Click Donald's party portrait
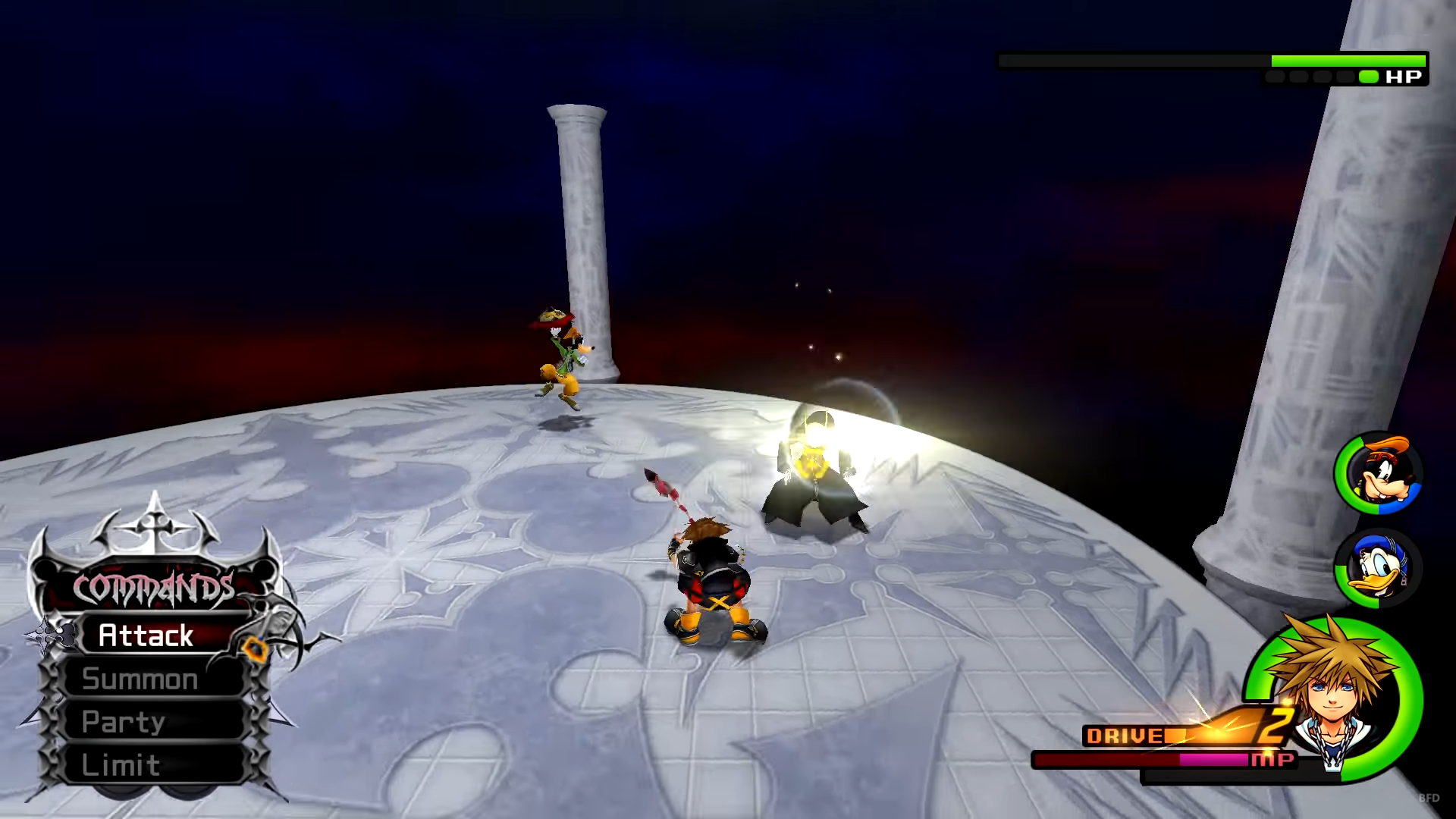The image size is (1456, 819). [x=1378, y=569]
